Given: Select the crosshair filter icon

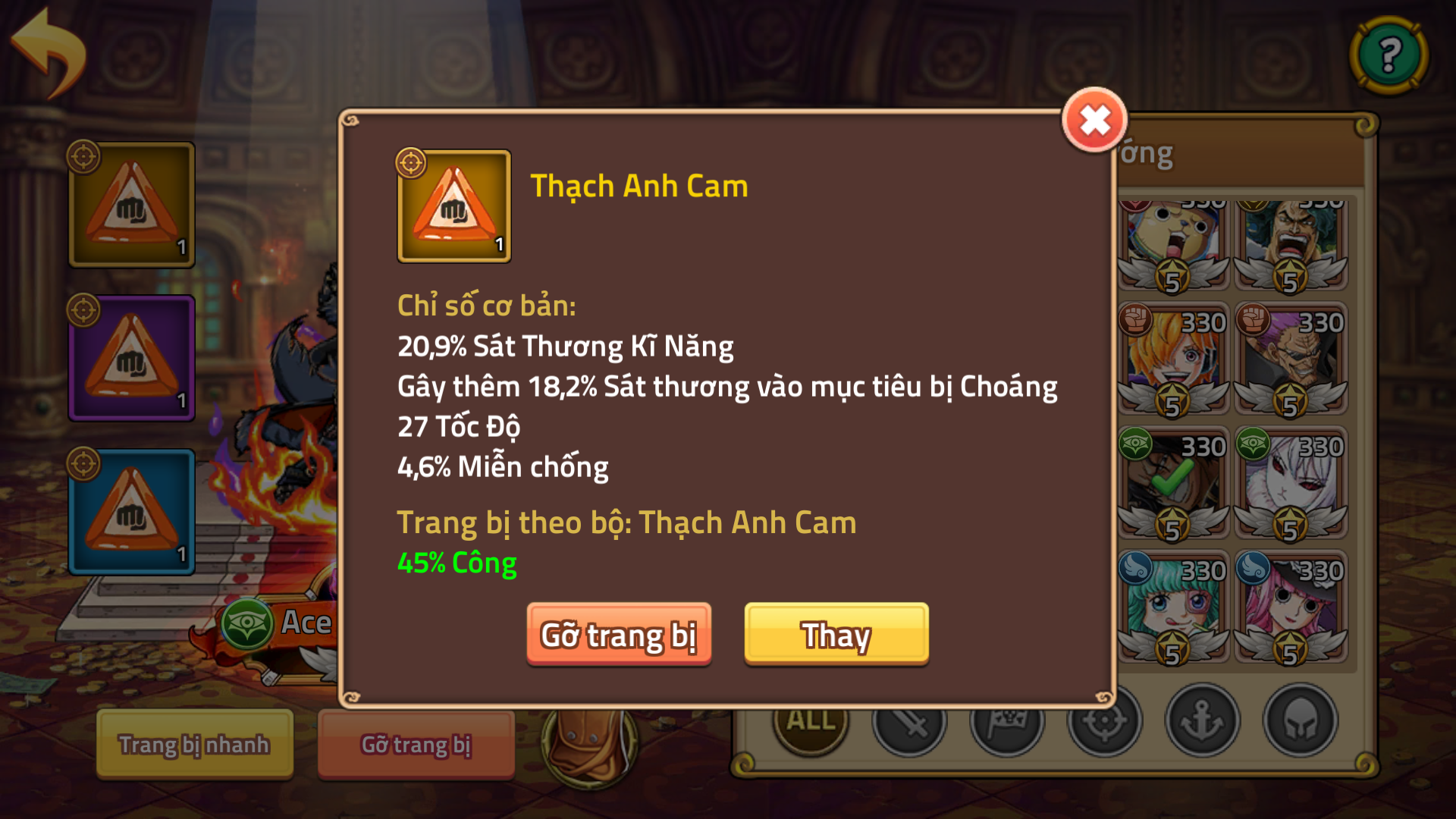Looking at the screenshot, I should pyautogui.click(x=1105, y=723).
